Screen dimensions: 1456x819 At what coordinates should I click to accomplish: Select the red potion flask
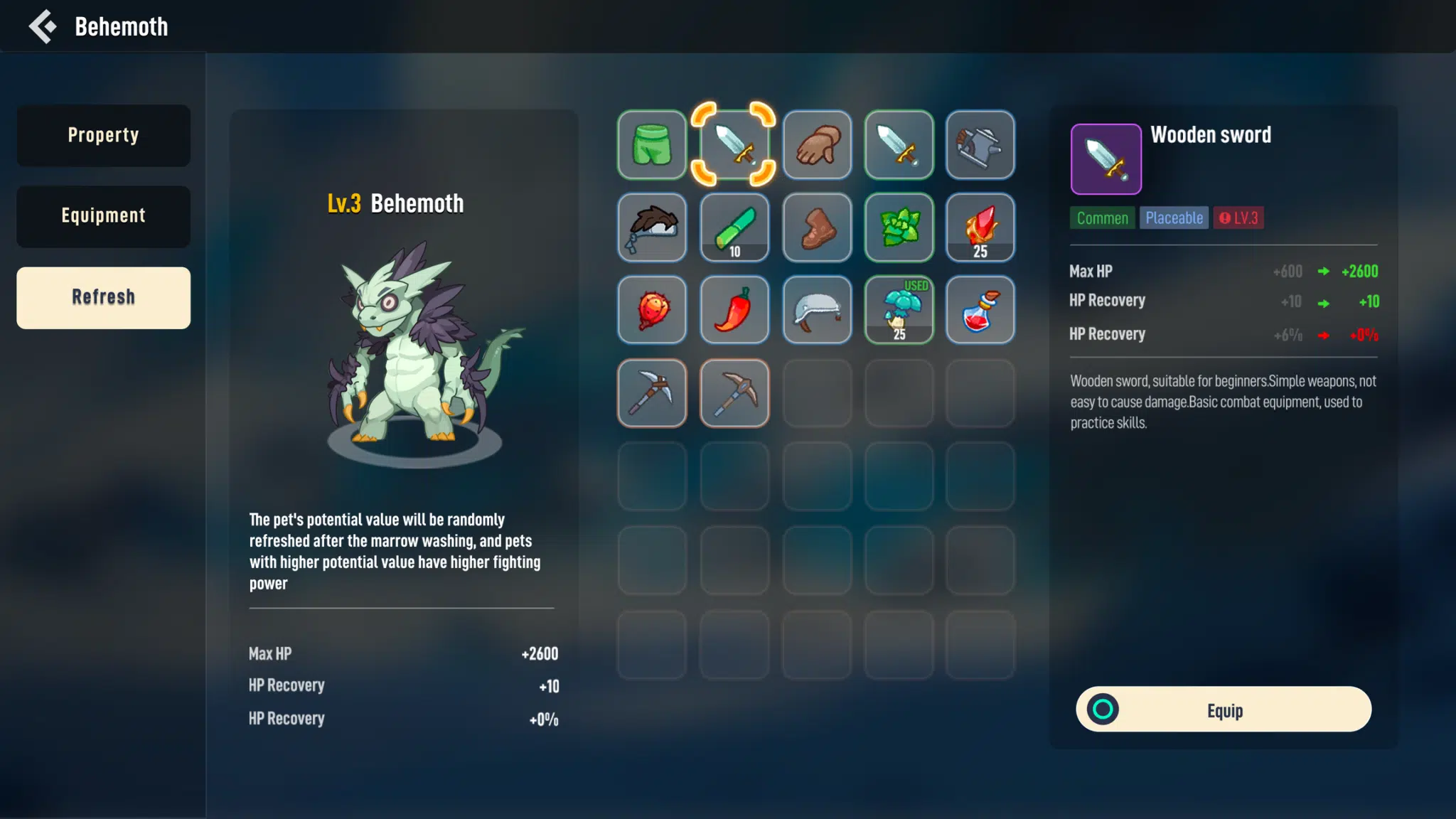click(x=980, y=310)
